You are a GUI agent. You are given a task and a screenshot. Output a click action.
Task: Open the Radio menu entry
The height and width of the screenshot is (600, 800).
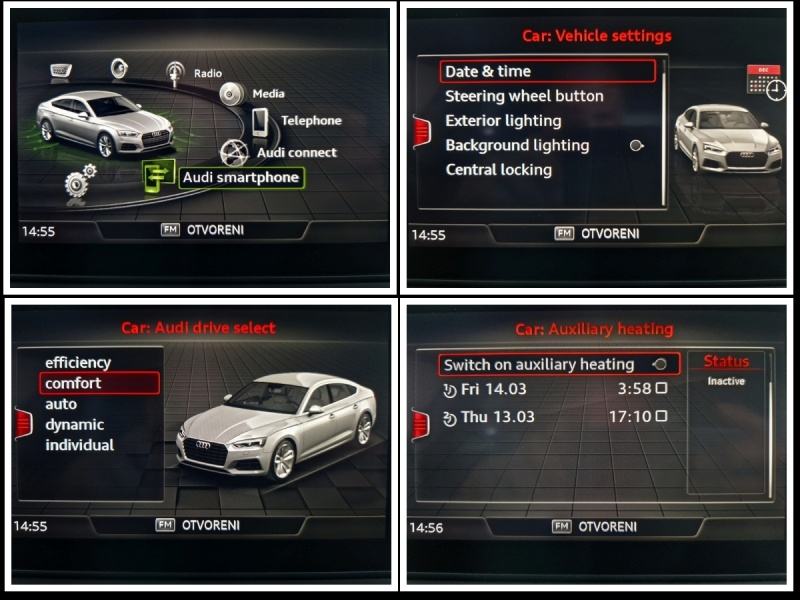(x=207, y=73)
